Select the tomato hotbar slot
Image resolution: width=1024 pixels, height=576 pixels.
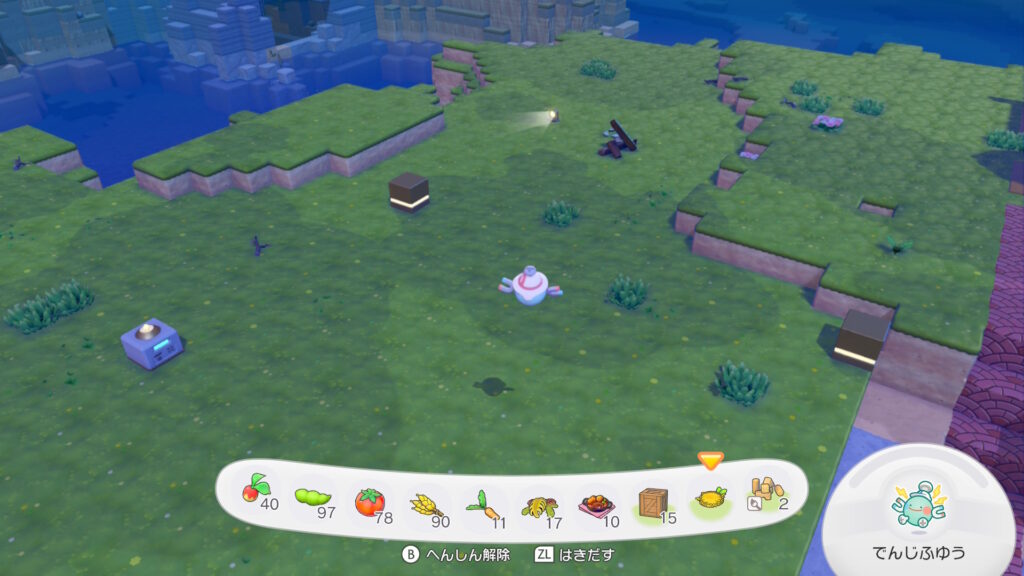(370, 499)
